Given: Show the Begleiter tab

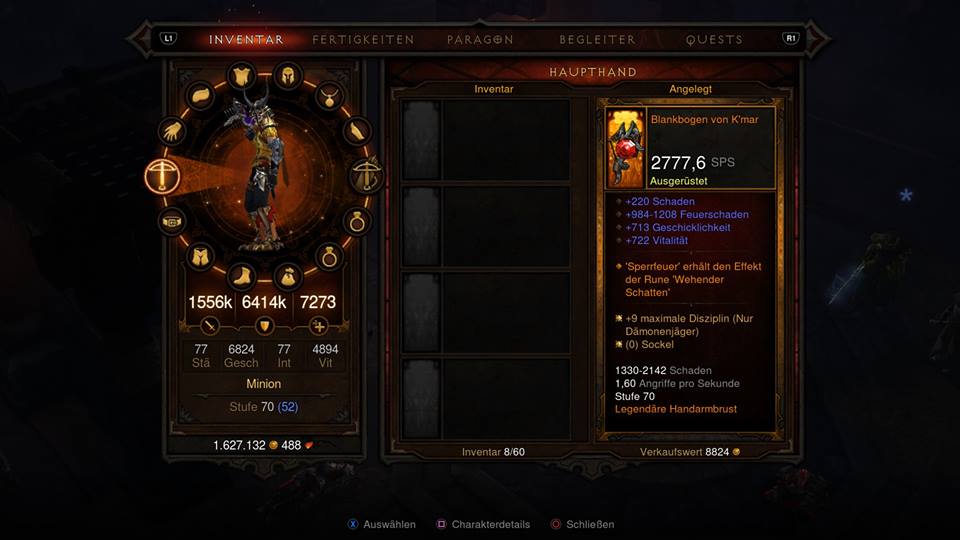Looking at the screenshot, I should tap(598, 40).
